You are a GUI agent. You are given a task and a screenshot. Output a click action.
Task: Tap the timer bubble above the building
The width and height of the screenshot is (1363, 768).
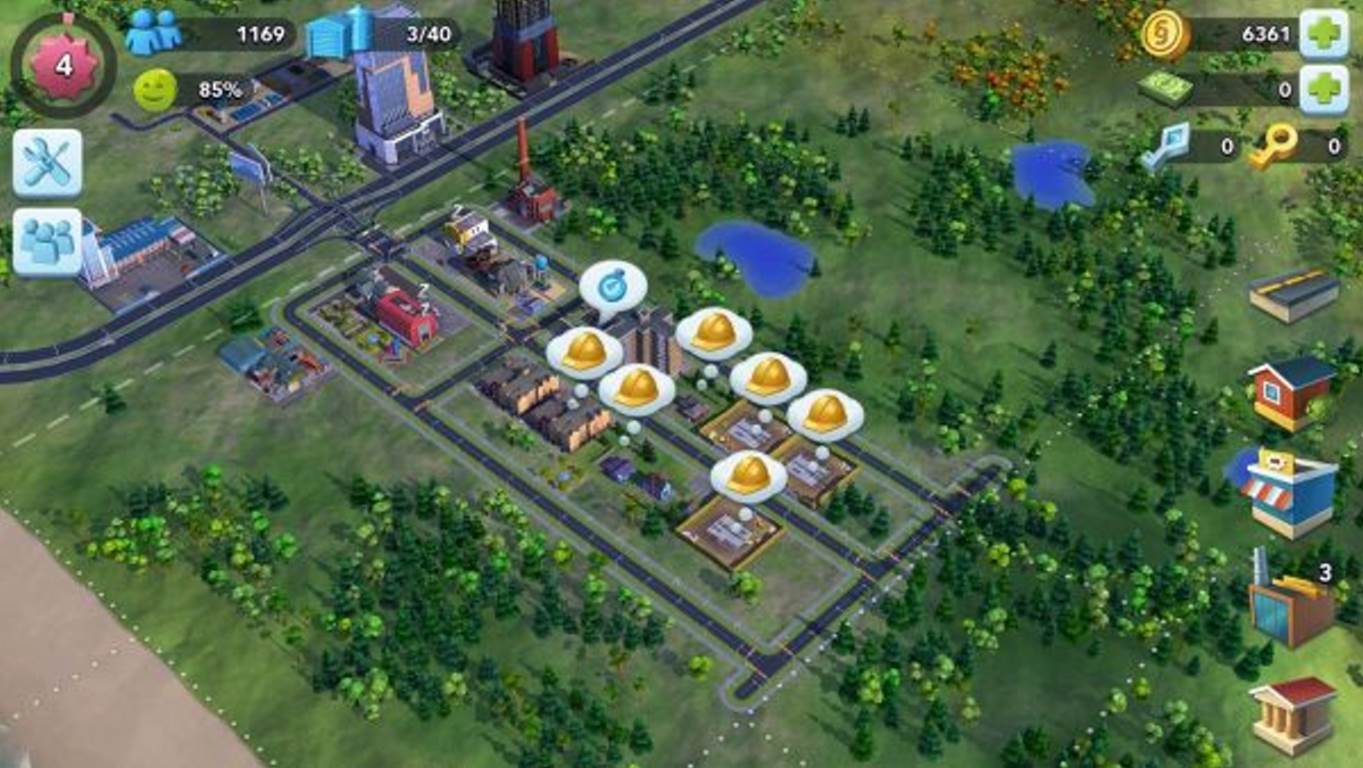point(613,287)
